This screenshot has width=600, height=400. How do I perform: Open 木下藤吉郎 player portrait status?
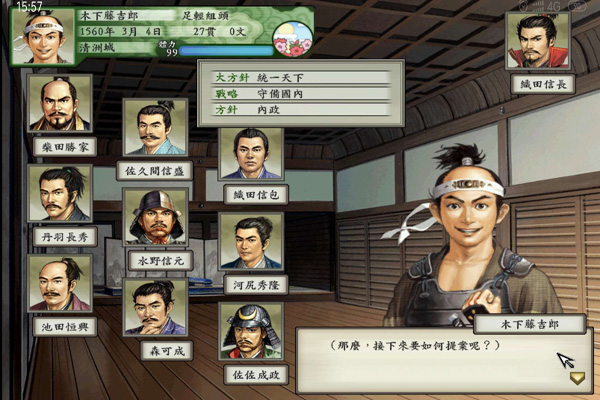[x=44, y=36]
